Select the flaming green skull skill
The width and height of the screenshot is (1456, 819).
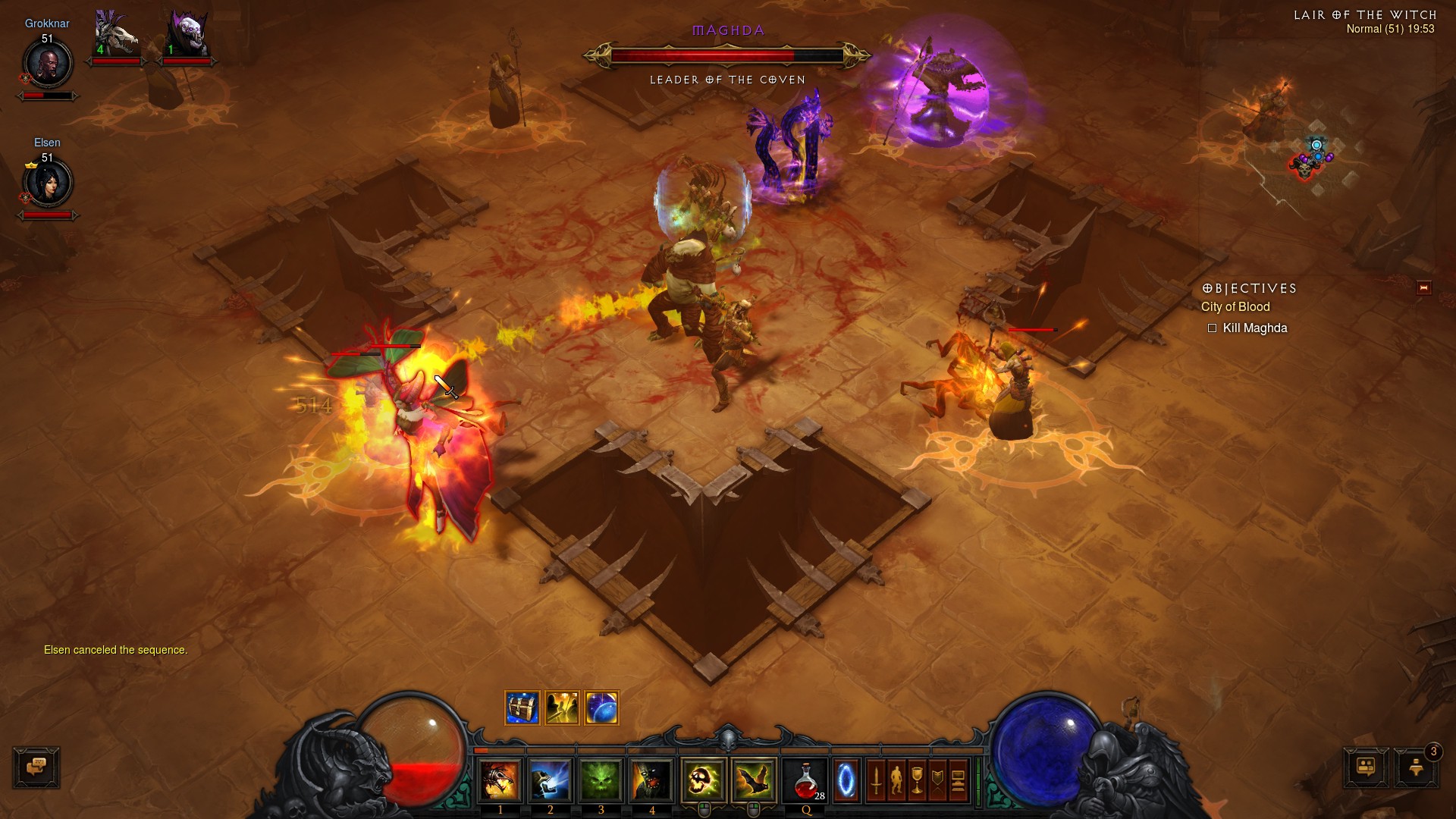[x=704, y=780]
